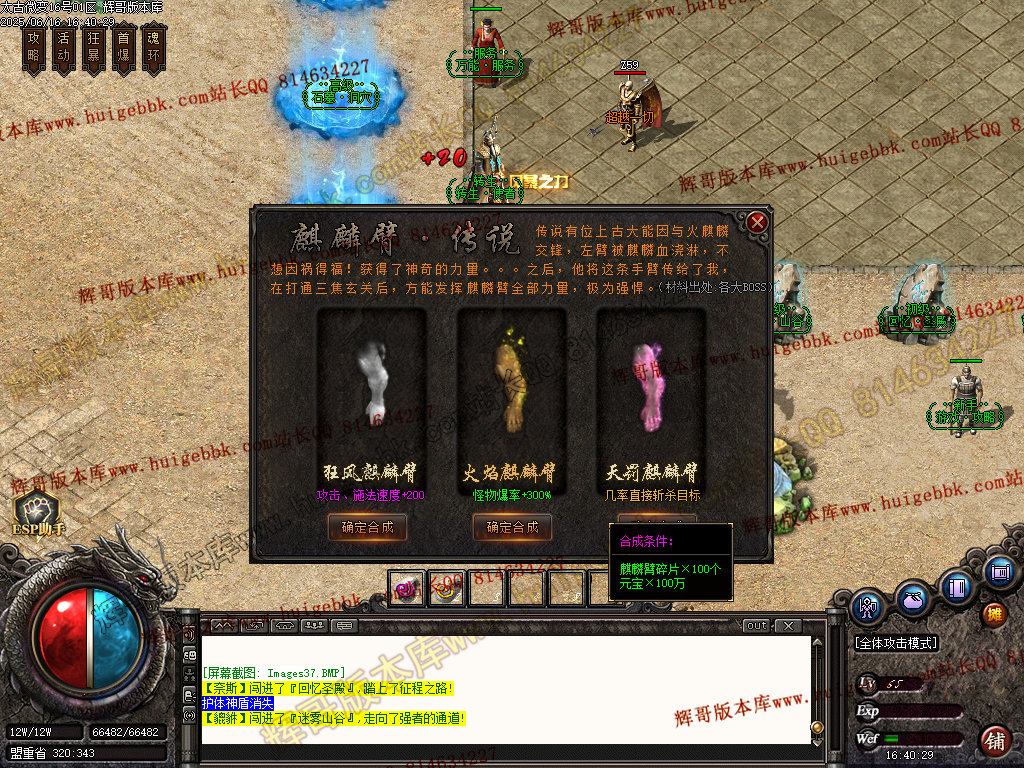Open the 摊 stall button
The height and width of the screenshot is (768, 1024).
(x=993, y=613)
